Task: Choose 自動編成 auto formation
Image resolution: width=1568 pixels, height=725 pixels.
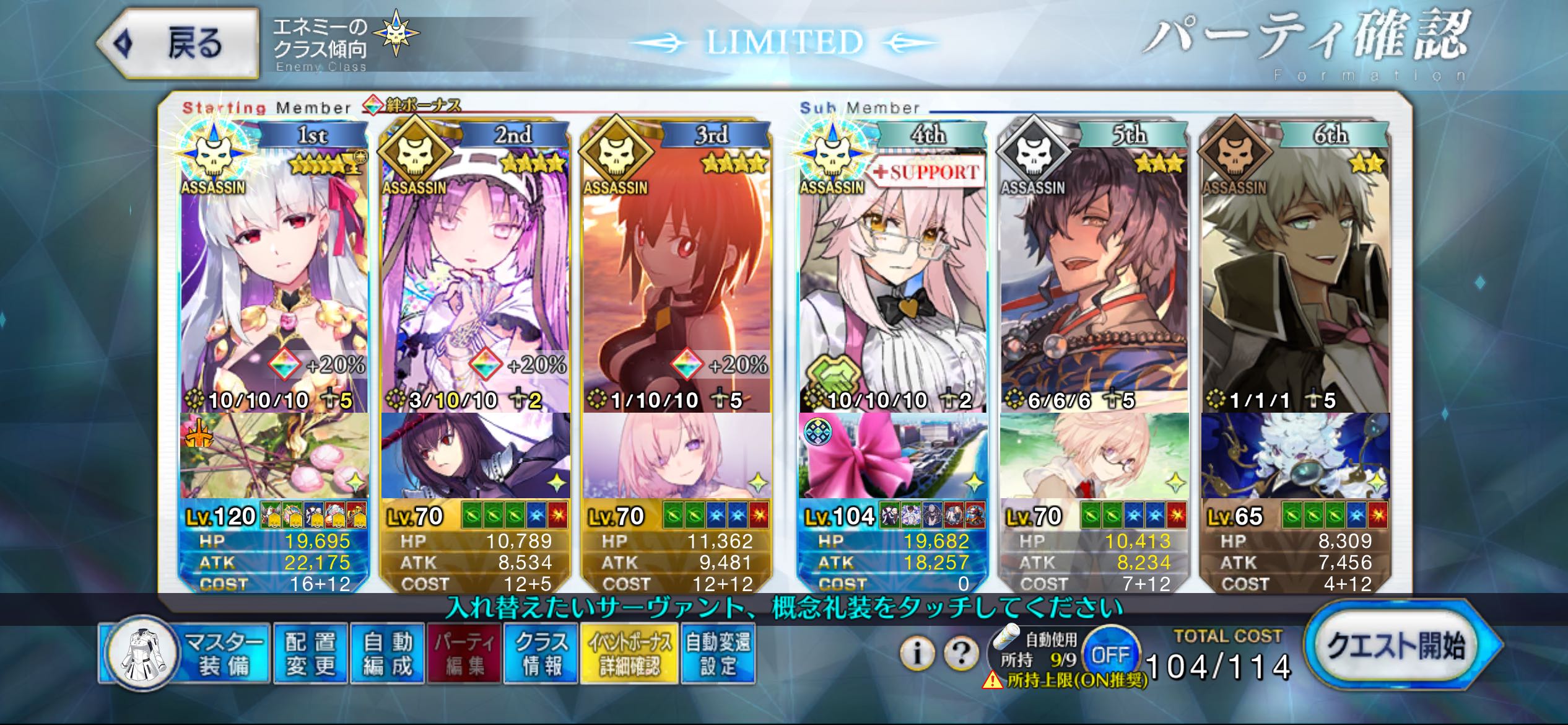Action: 388,654
